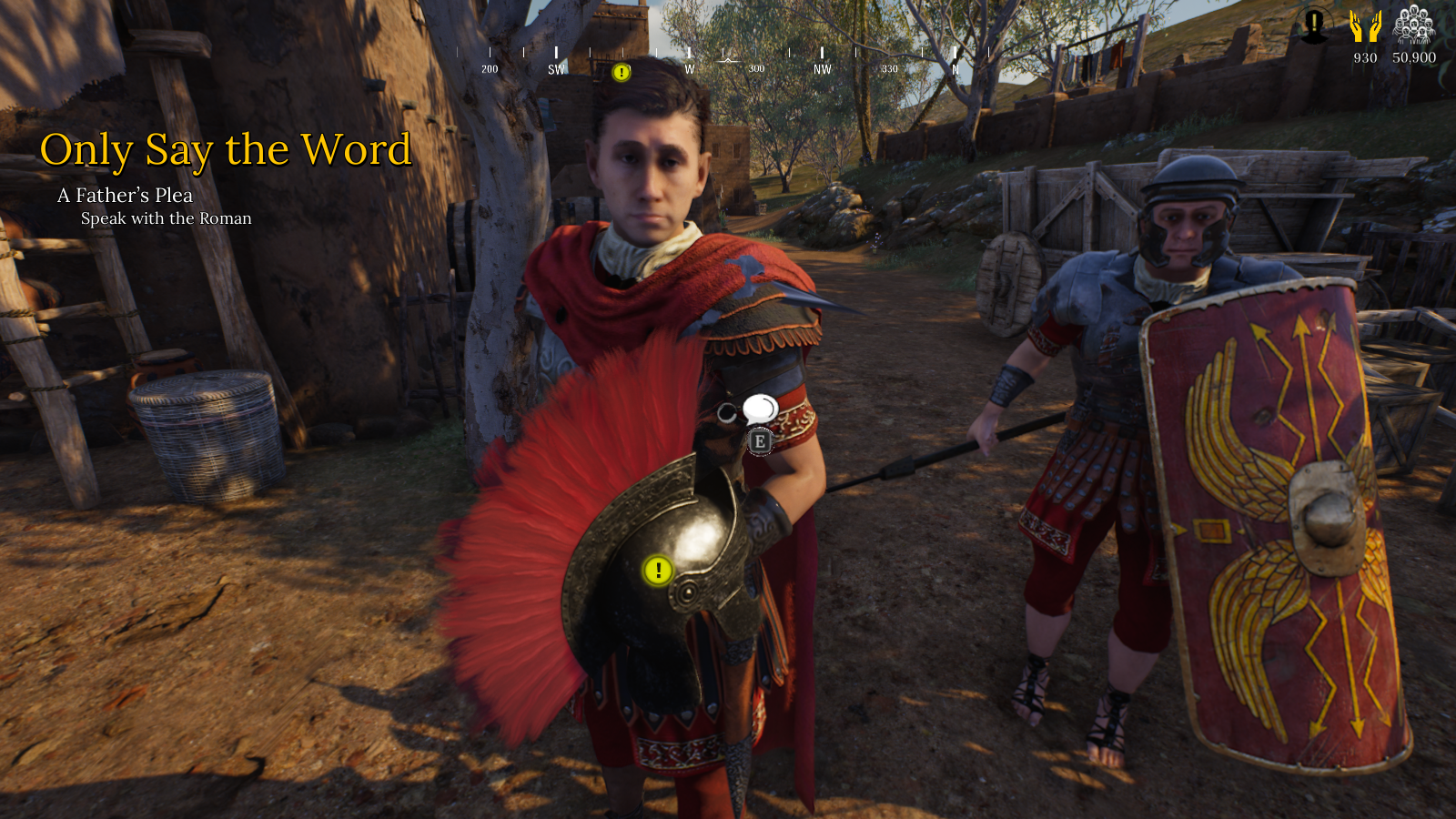Open the Only Say the Word quest title
The height and width of the screenshot is (819, 1456).
[x=226, y=150]
